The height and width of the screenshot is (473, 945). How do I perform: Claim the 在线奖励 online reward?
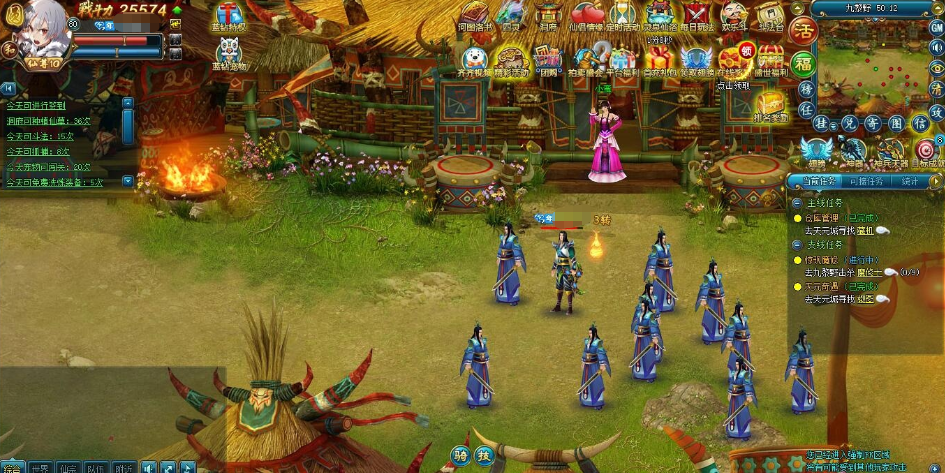pos(732,58)
